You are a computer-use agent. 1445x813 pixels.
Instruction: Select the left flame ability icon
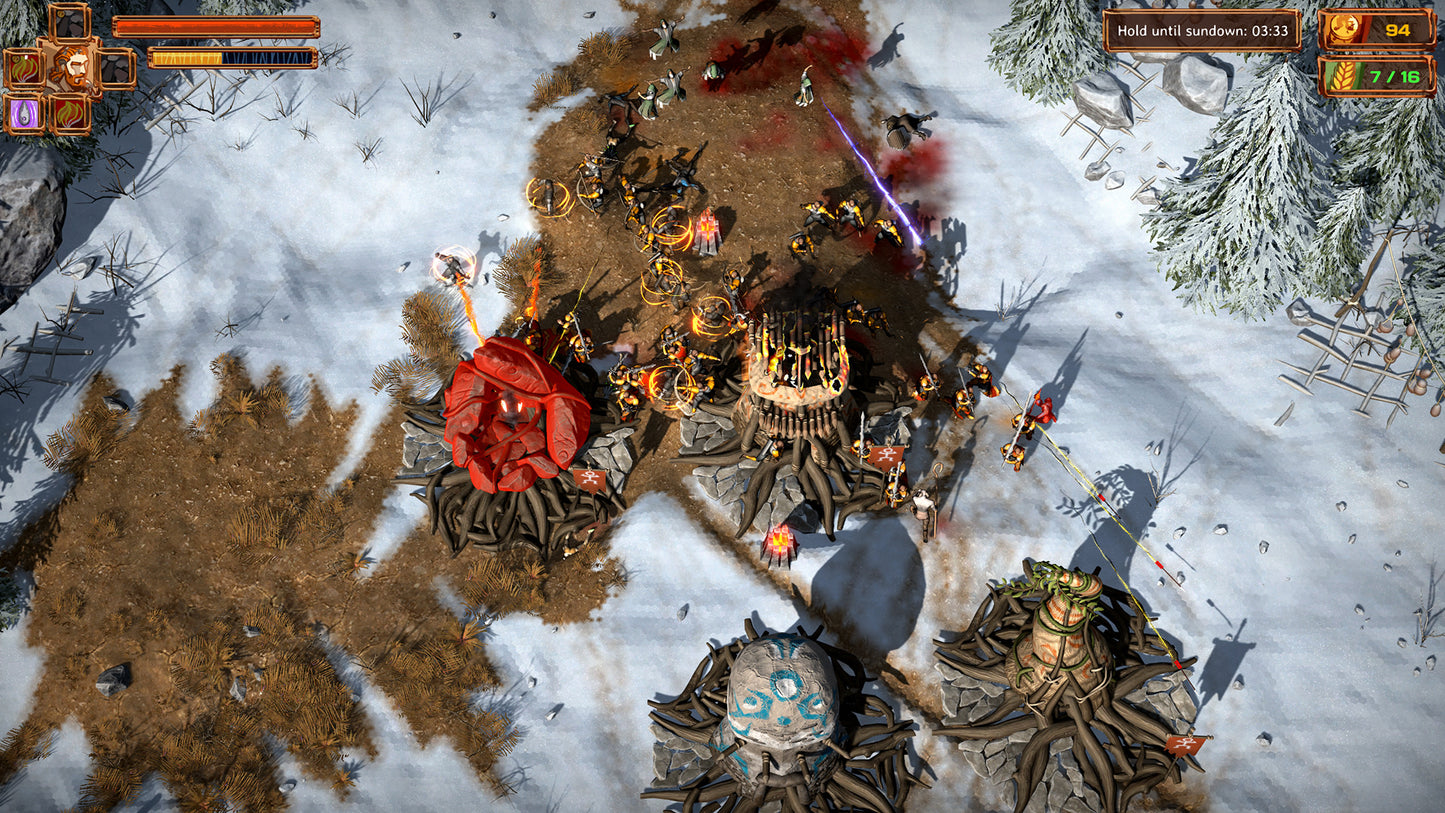[22, 68]
